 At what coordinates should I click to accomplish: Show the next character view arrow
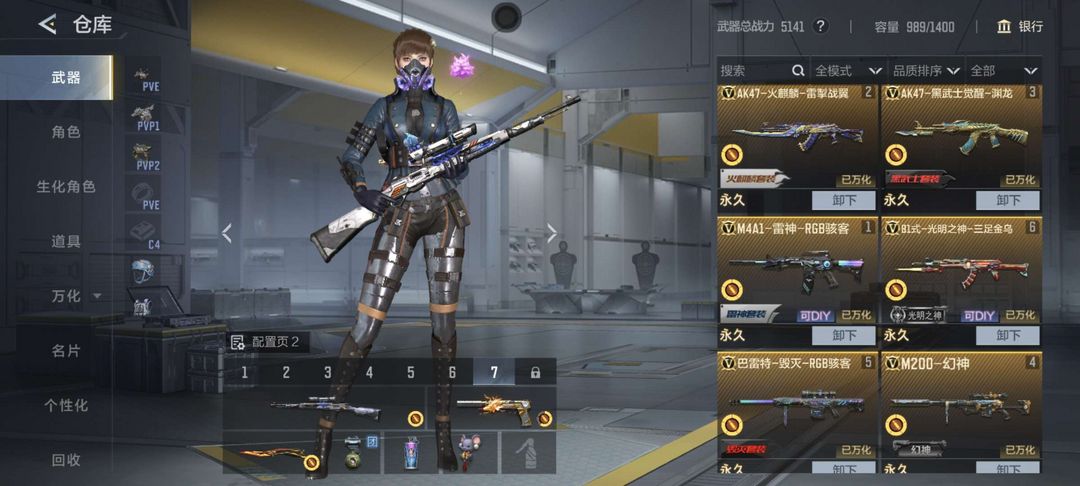coord(551,234)
